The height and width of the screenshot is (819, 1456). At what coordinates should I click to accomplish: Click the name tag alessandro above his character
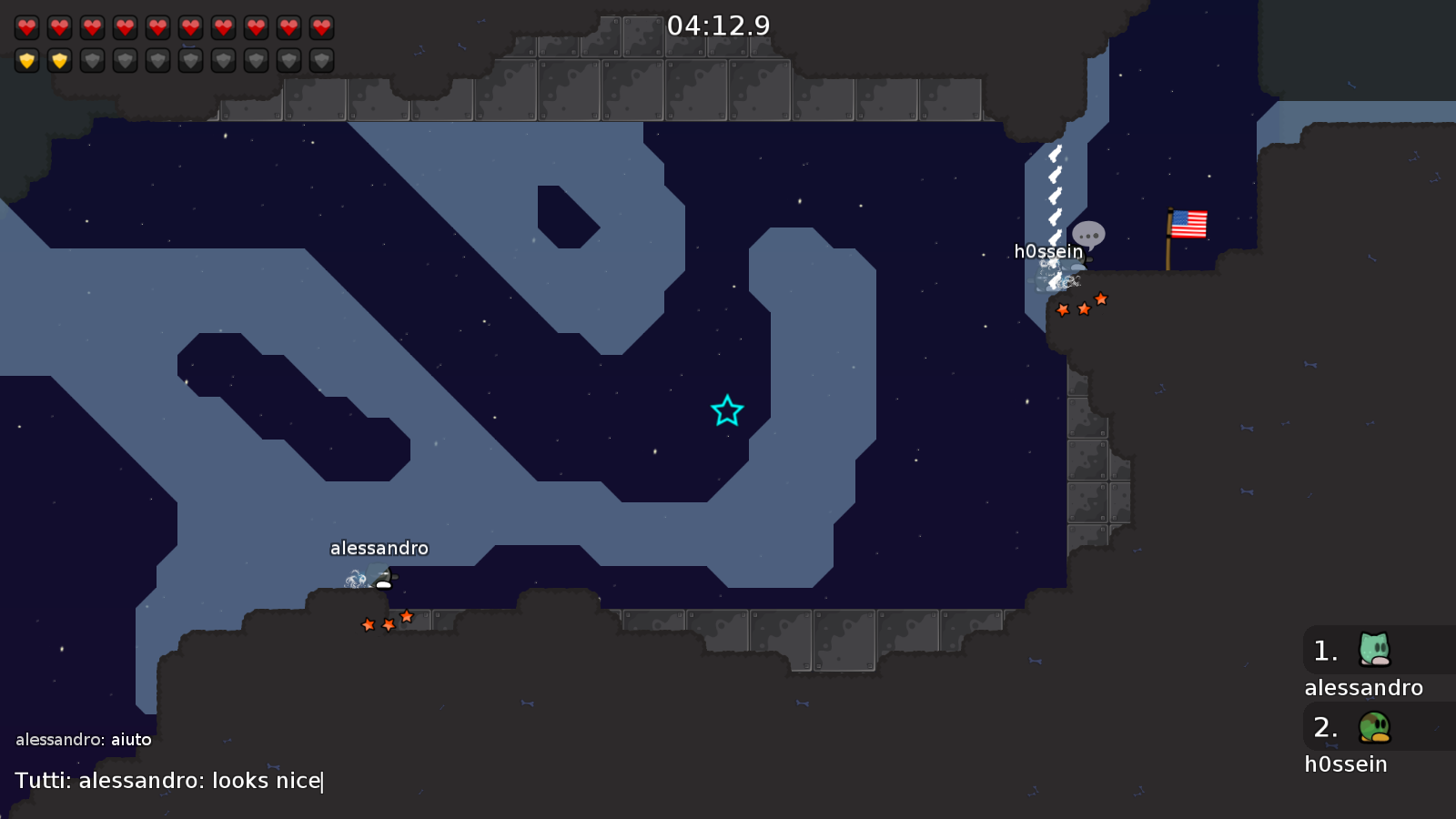coord(379,548)
